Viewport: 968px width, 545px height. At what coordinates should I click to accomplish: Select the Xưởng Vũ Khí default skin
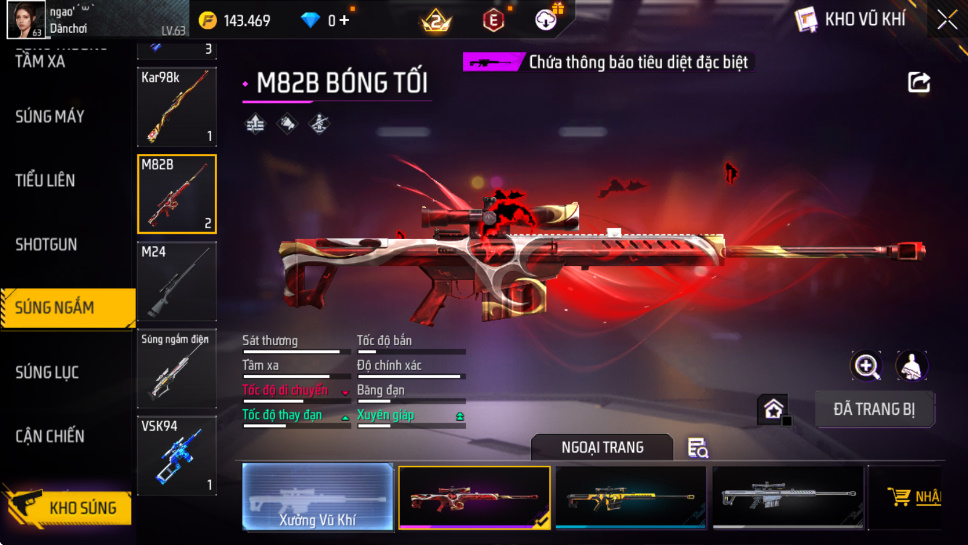click(317, 497)
